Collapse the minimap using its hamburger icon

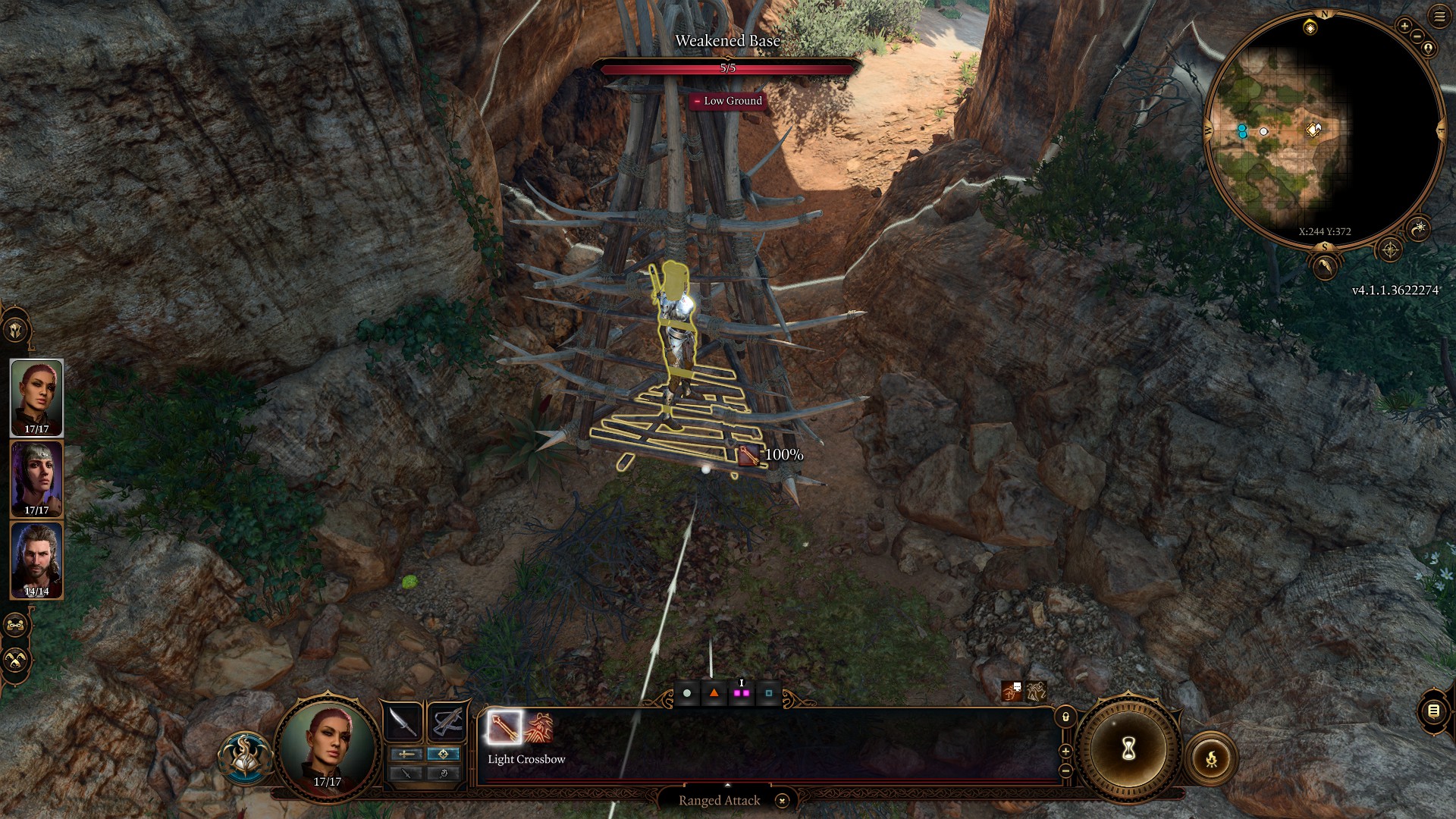(1439, 17)
